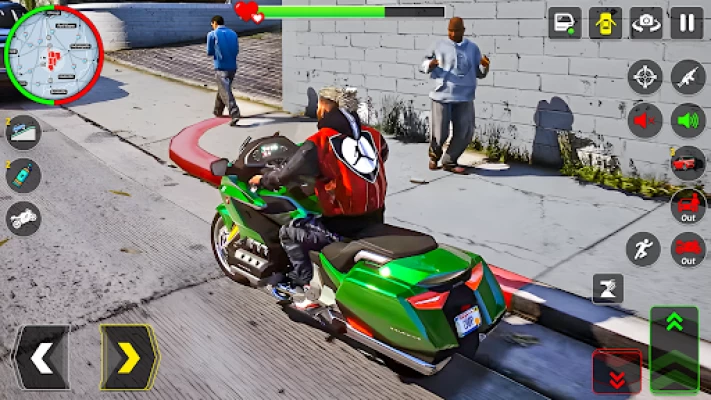Select the assault rifle weapon icon
This screenshot has height=400, width=711.
click(x=688, y=77)
